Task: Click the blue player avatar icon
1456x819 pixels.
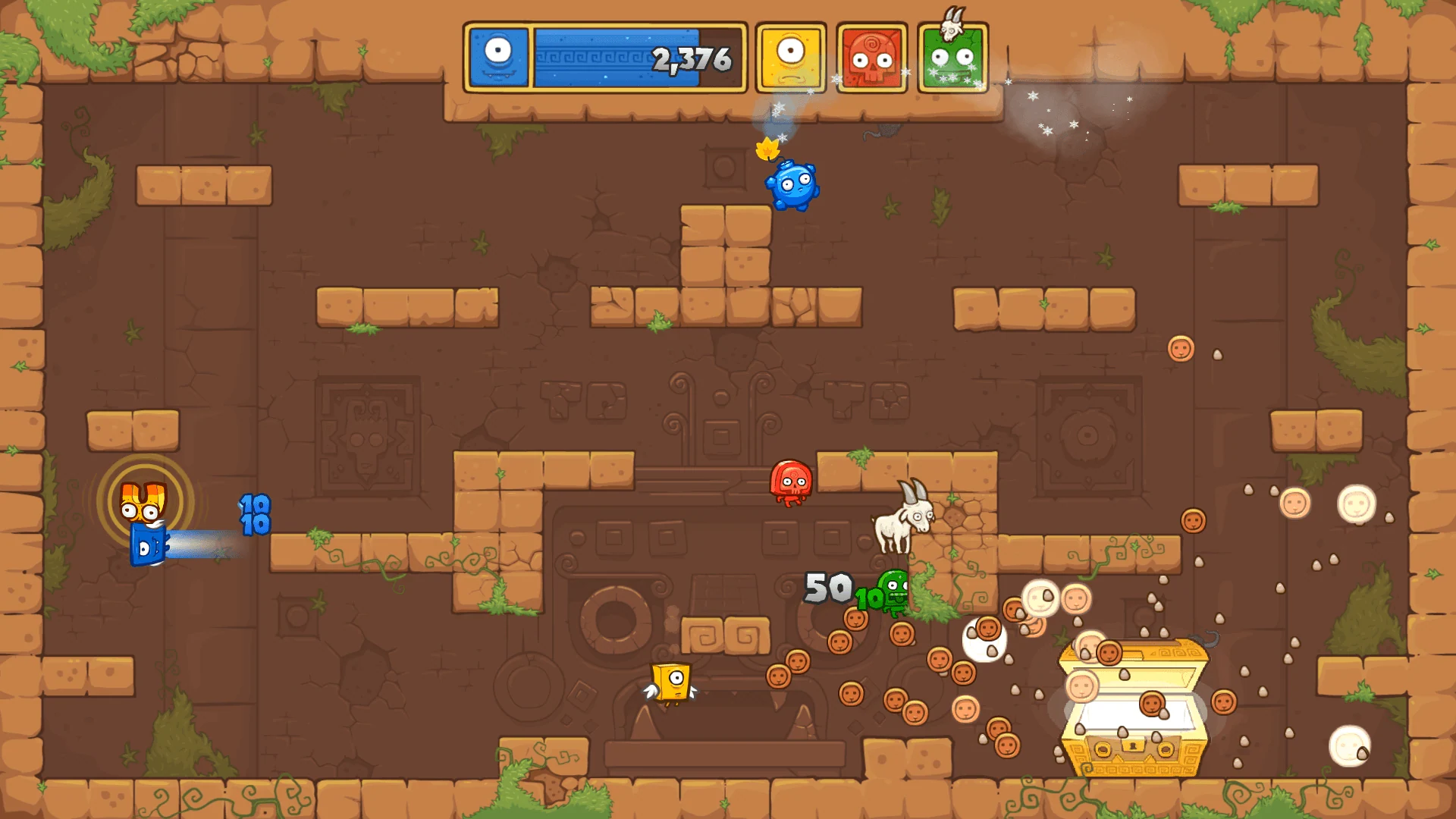Action: pyautogui.click(x=498, y=57)
